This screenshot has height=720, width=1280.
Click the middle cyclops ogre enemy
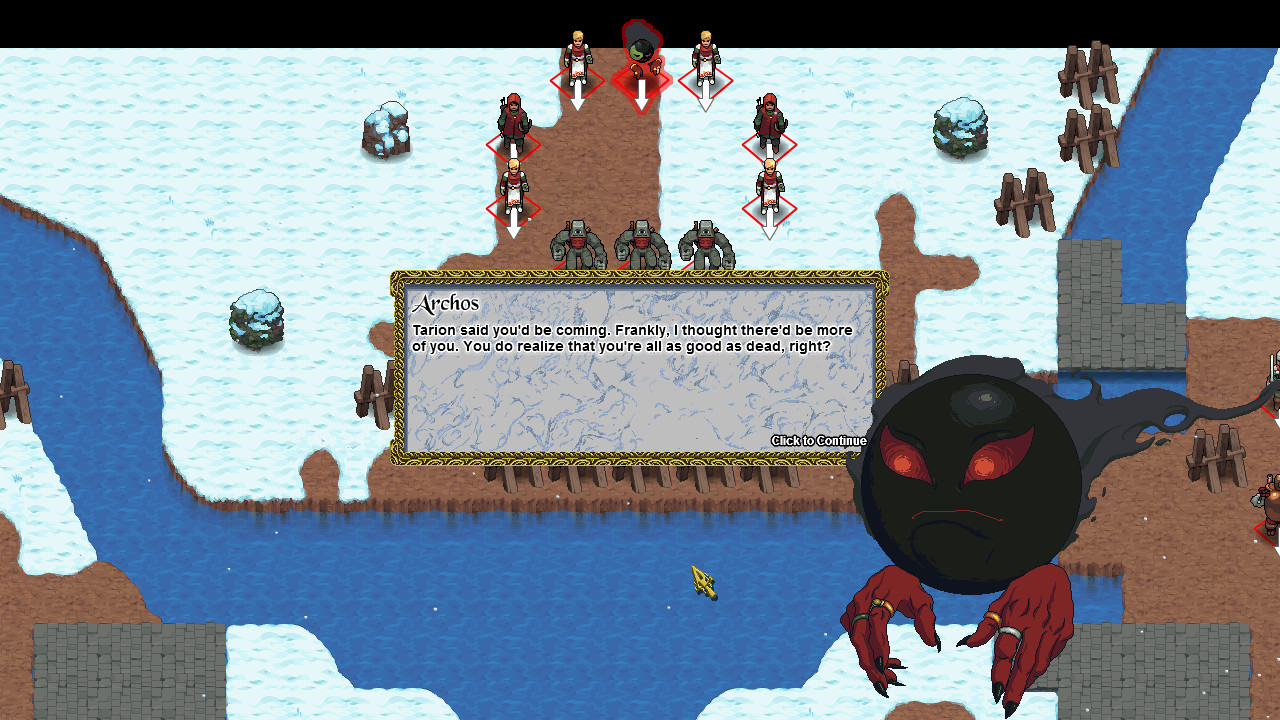click(x=640, y=242)
